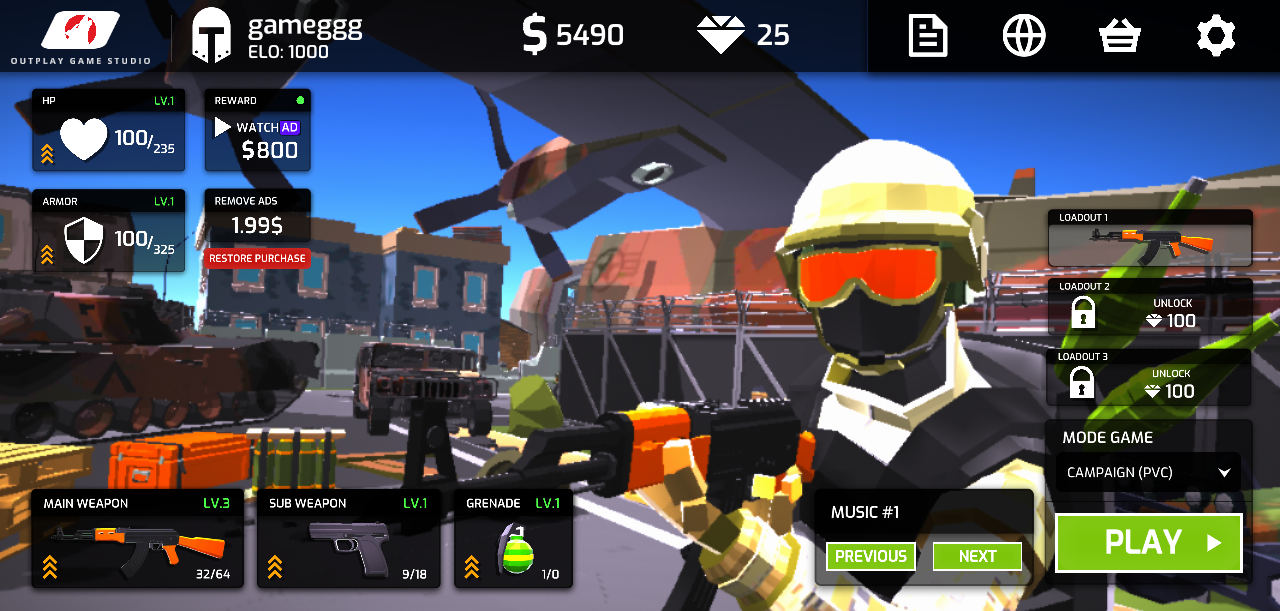Open the globe language icon
Image resolution: width=1280 pixels, height=611 pixels.
pyautogui.click(x=1024, y=36)
